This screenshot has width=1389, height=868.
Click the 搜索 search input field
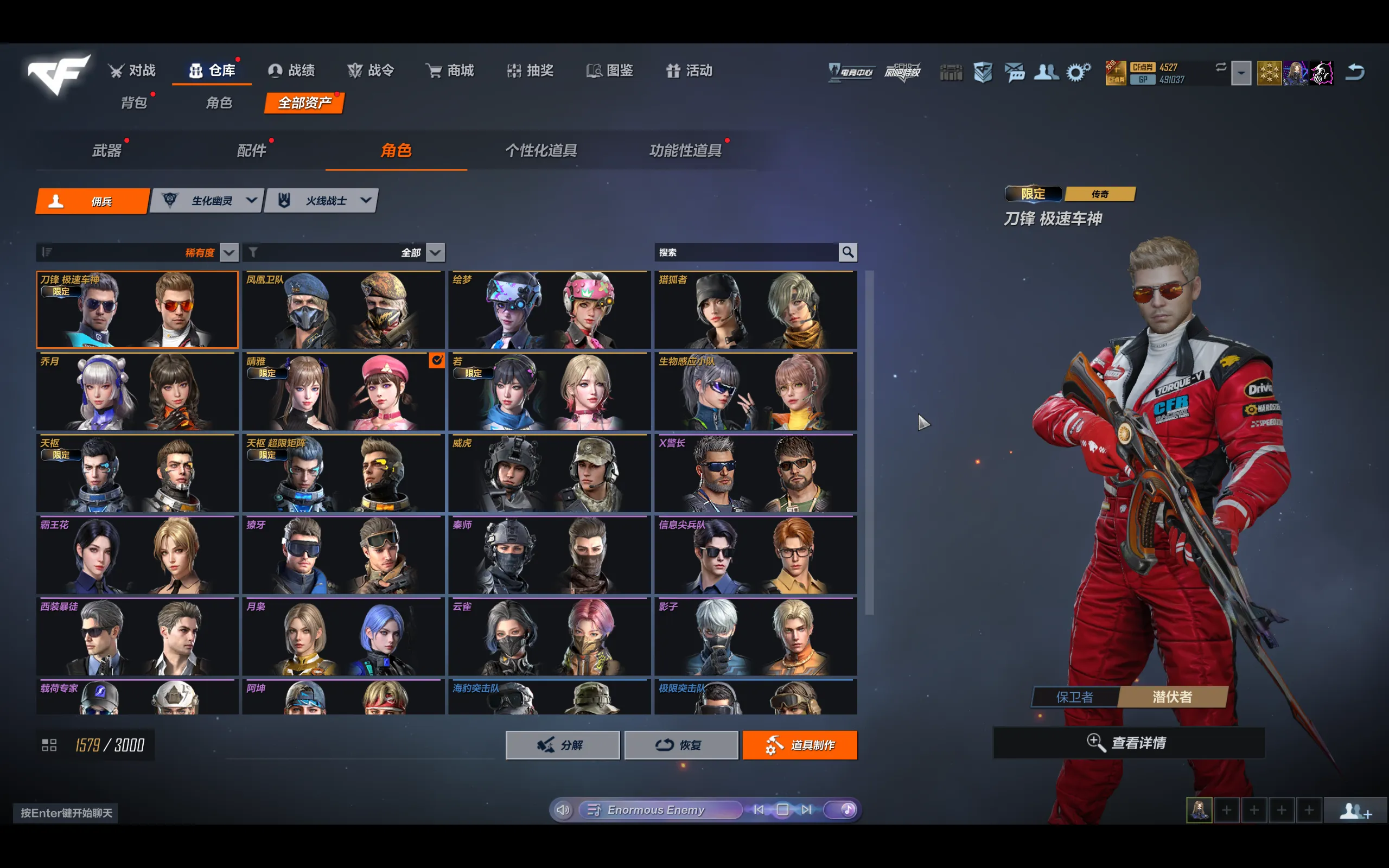pyautogui.click(x=746, y=253)
